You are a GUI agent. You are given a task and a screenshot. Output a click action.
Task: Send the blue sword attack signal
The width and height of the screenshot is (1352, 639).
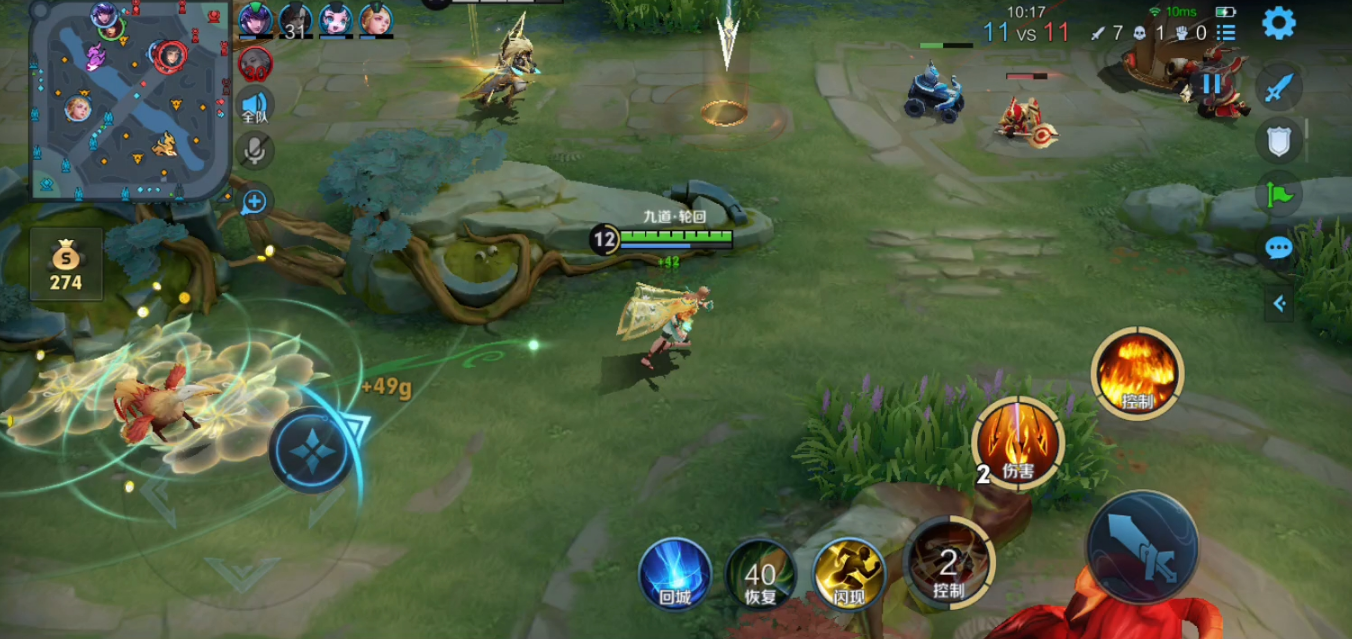[1279, 88]
